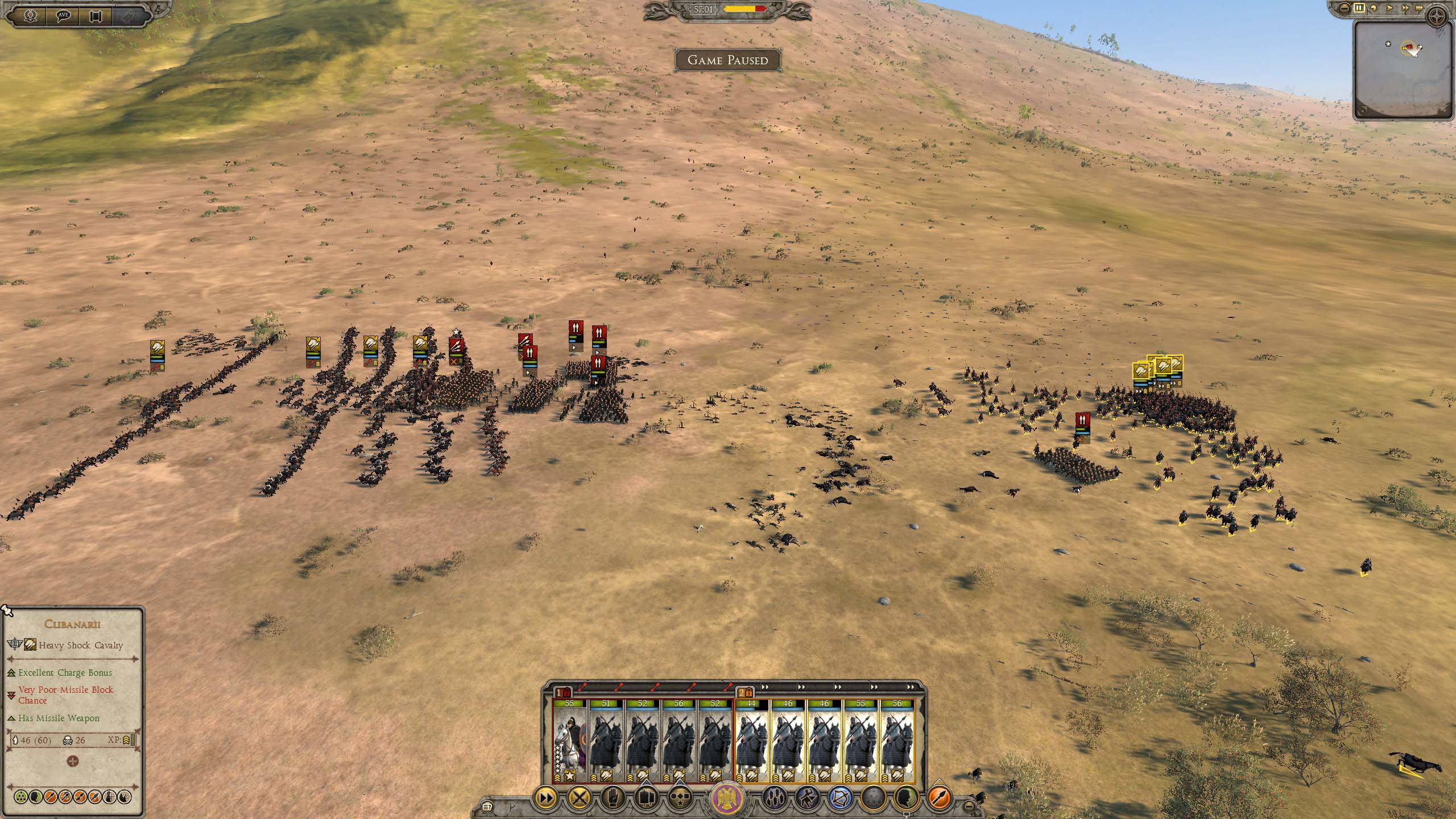The height and width of the screenshot is (819, 1456).
Task: Expand Clibanarii info panel with plus button
Action: [x=73, y=761]
